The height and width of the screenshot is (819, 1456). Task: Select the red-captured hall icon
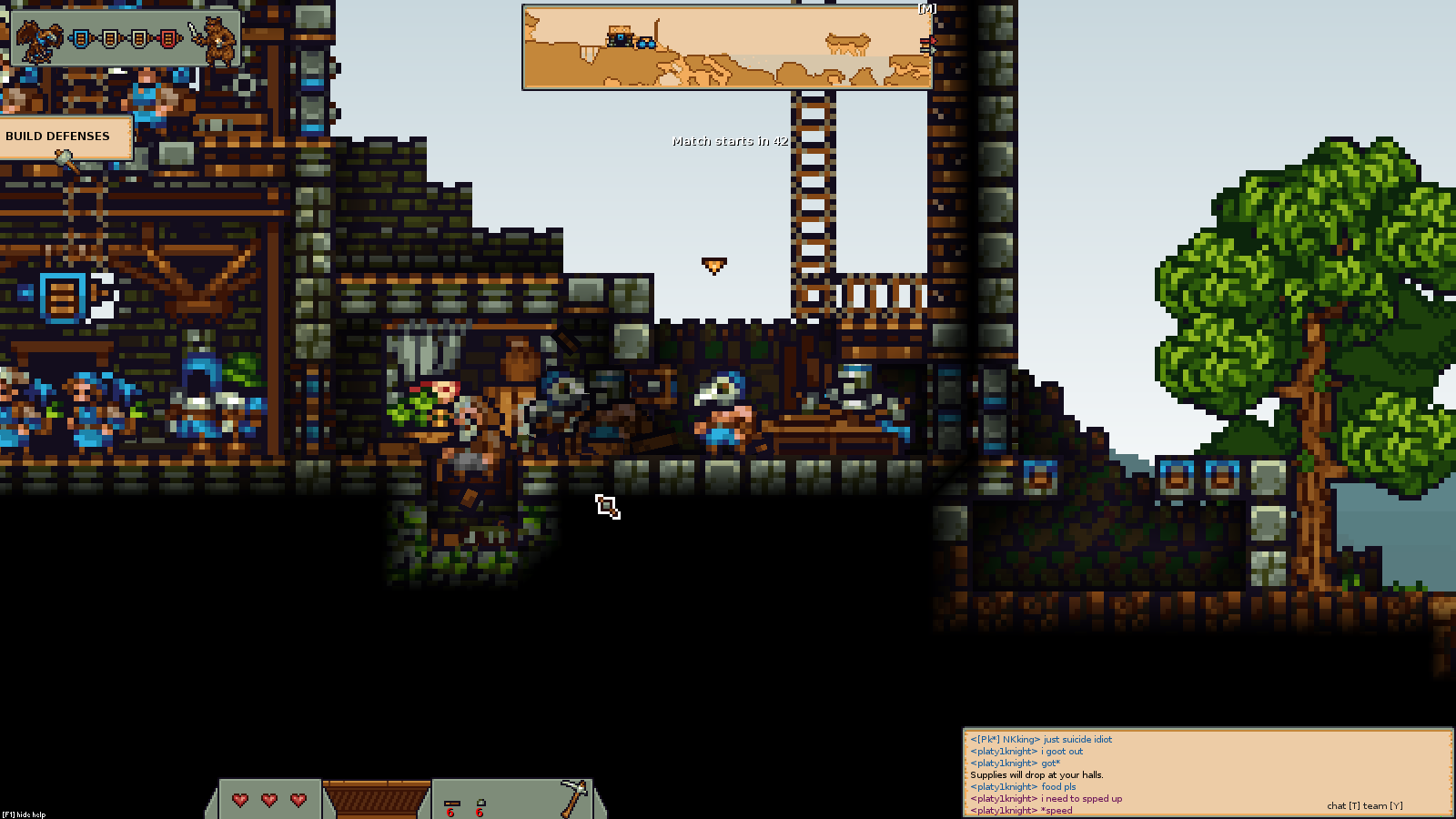point(168,39)
